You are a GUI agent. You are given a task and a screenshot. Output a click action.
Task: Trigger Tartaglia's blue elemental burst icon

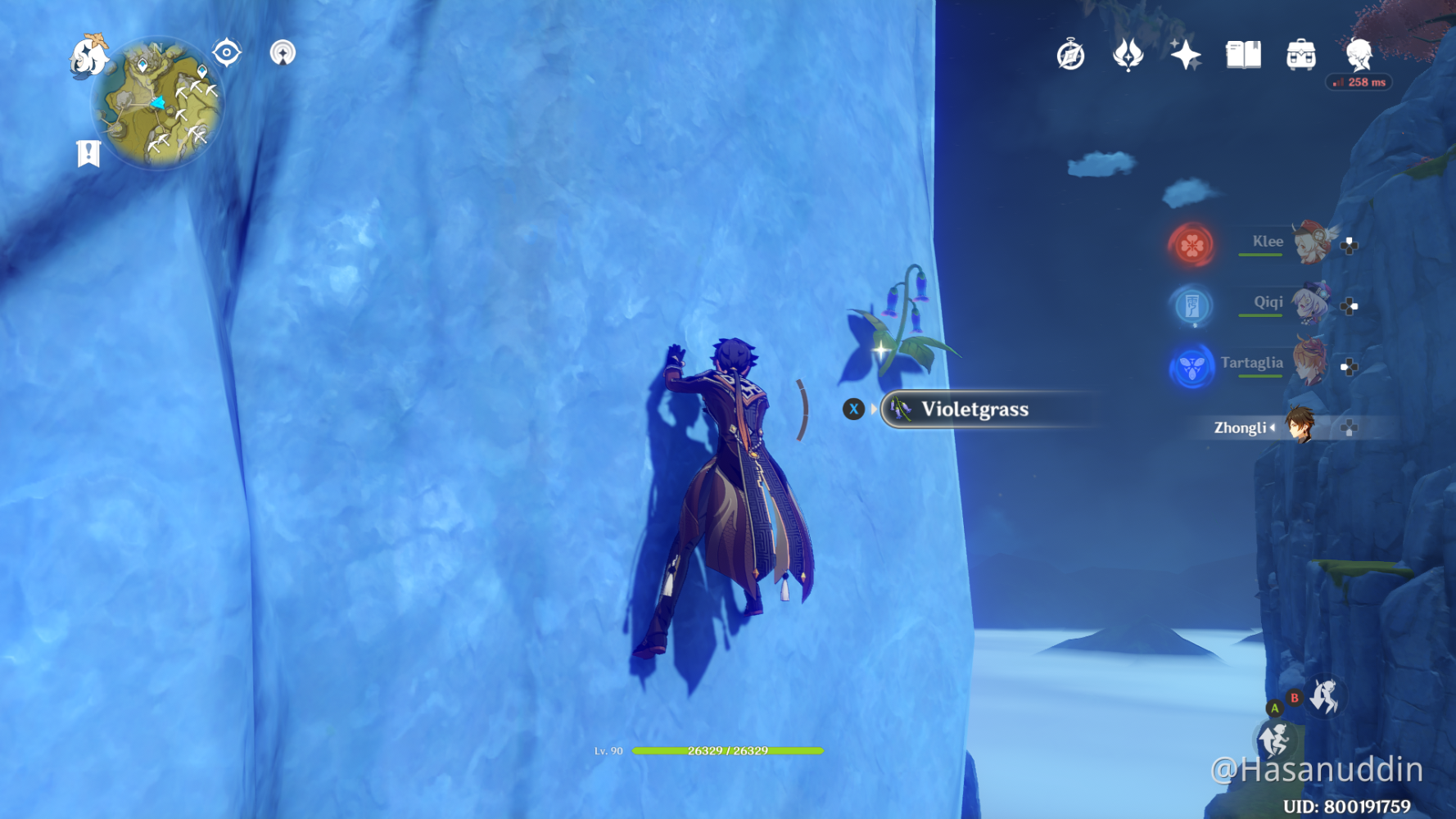pyautogui.click(x=1191, y=367)
